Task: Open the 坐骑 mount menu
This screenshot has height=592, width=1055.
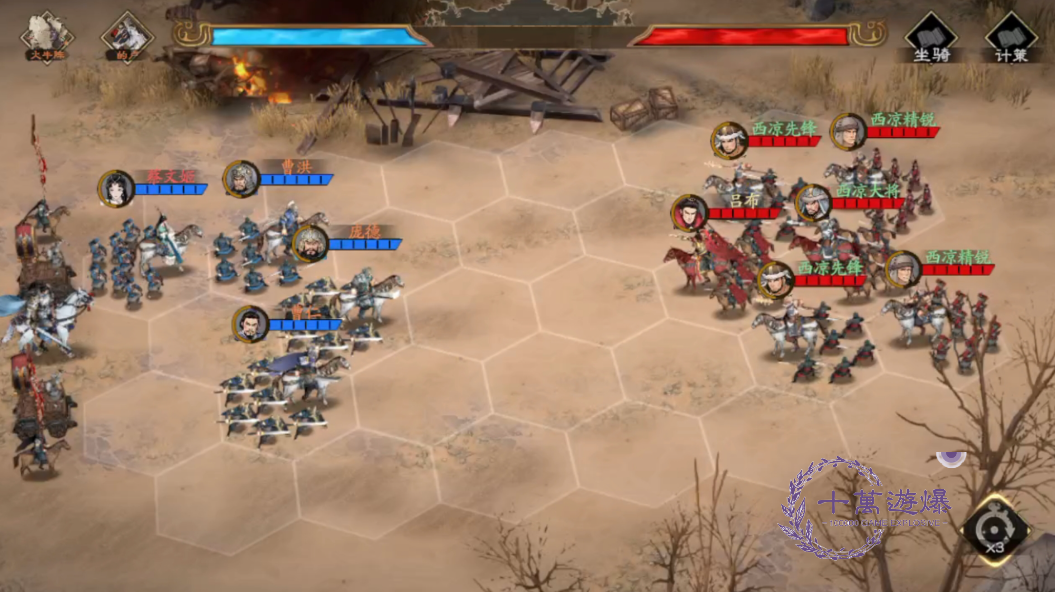Action: [x=931, y=37]
